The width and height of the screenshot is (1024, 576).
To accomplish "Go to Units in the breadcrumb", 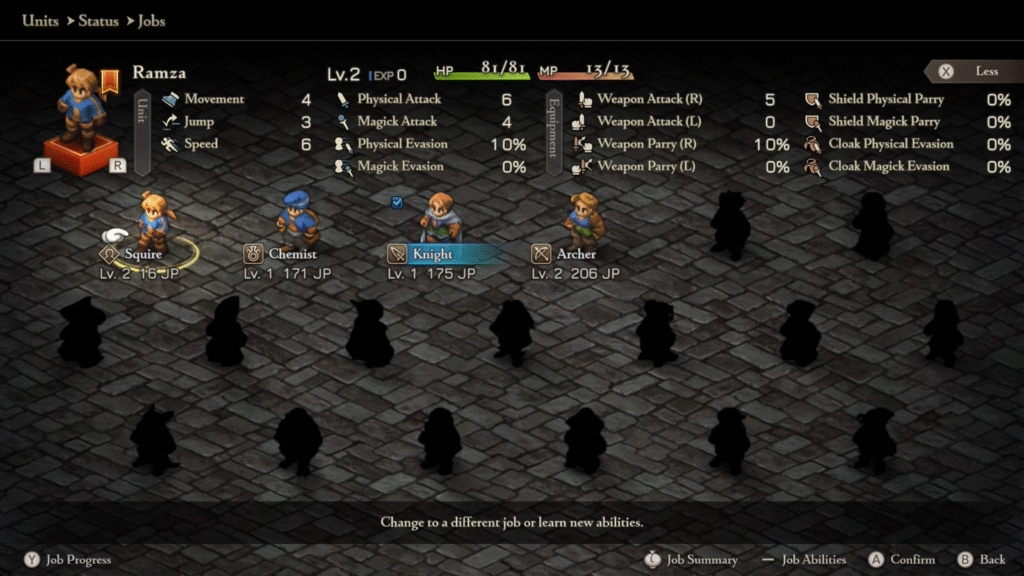I will tap(40, 20).
